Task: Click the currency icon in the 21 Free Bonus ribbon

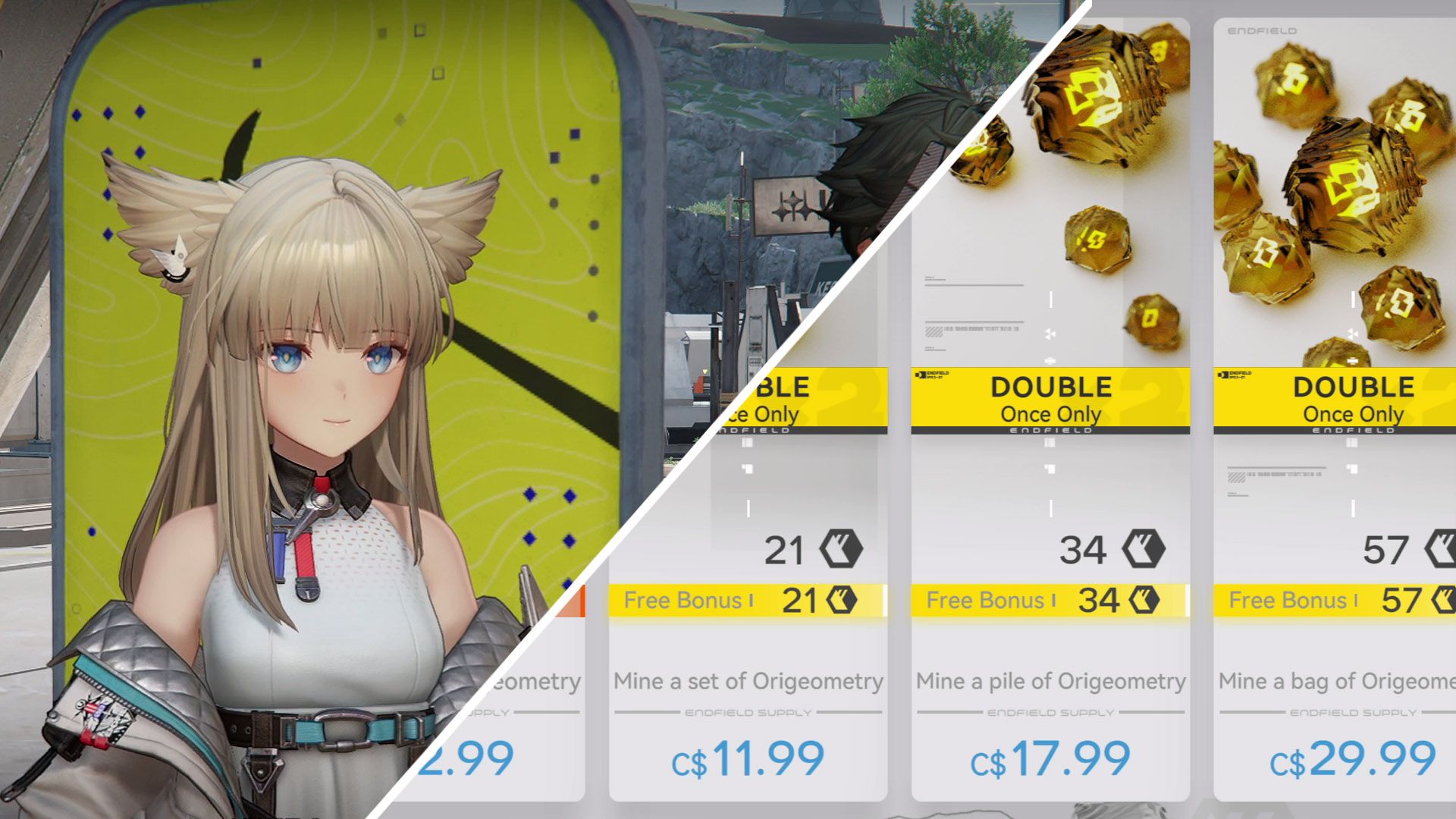Action: (x=842, y=601)
